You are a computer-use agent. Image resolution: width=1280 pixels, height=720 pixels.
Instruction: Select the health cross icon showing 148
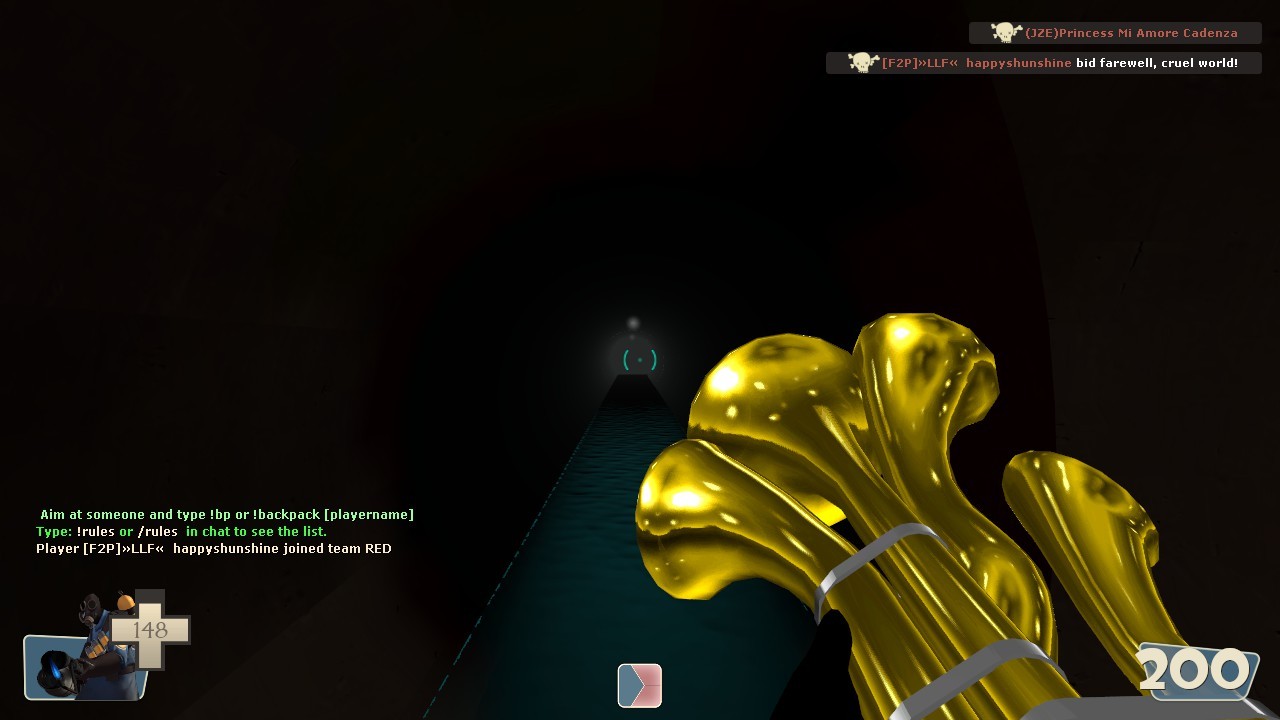coord(150,630)
